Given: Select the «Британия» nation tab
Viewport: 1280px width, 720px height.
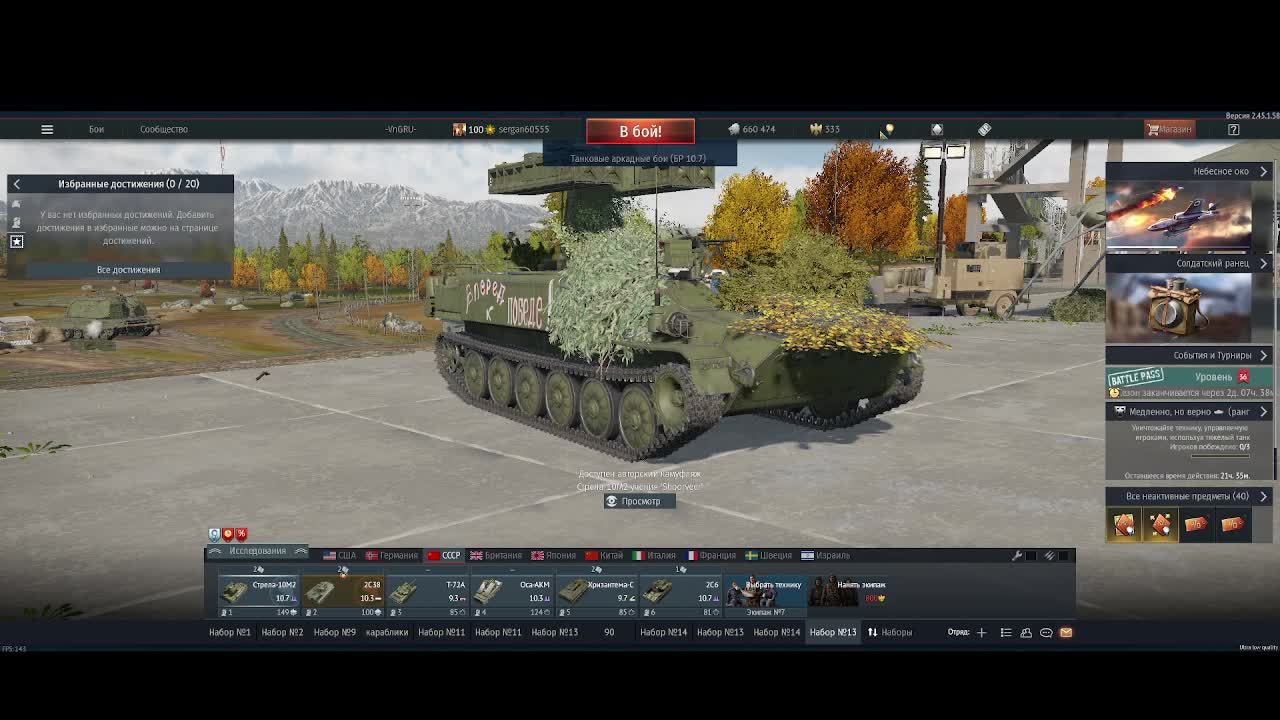Looking at the screenshot, I should [x=496, y=555].
